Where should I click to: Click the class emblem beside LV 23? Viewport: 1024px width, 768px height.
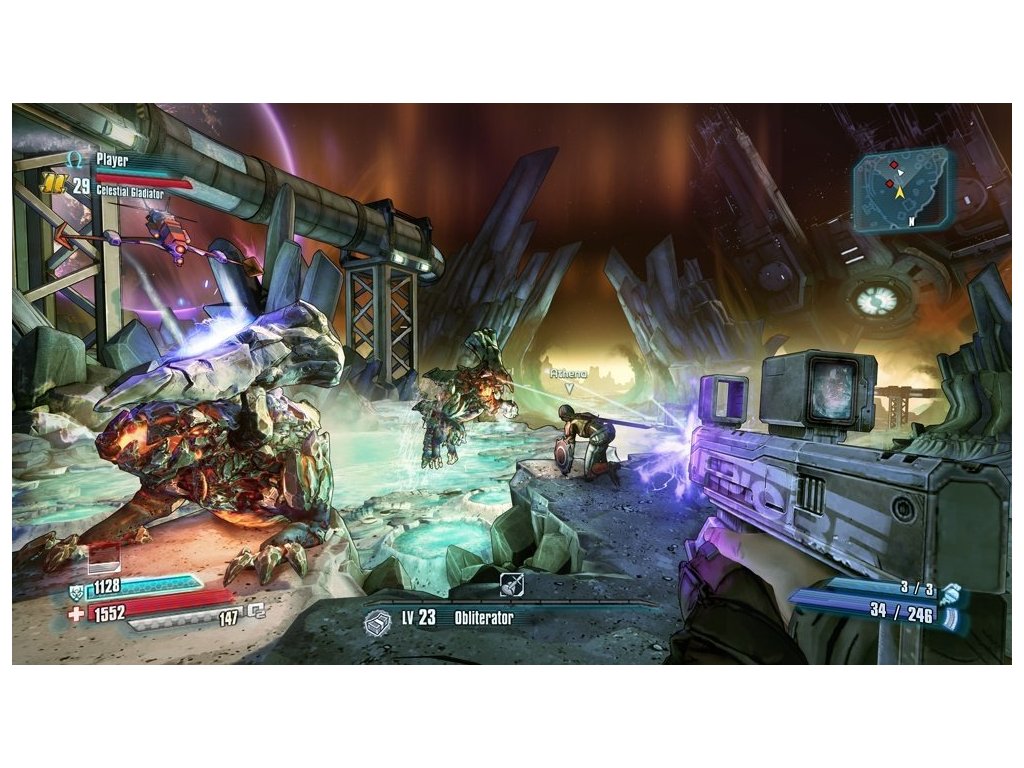coord(378,620)
